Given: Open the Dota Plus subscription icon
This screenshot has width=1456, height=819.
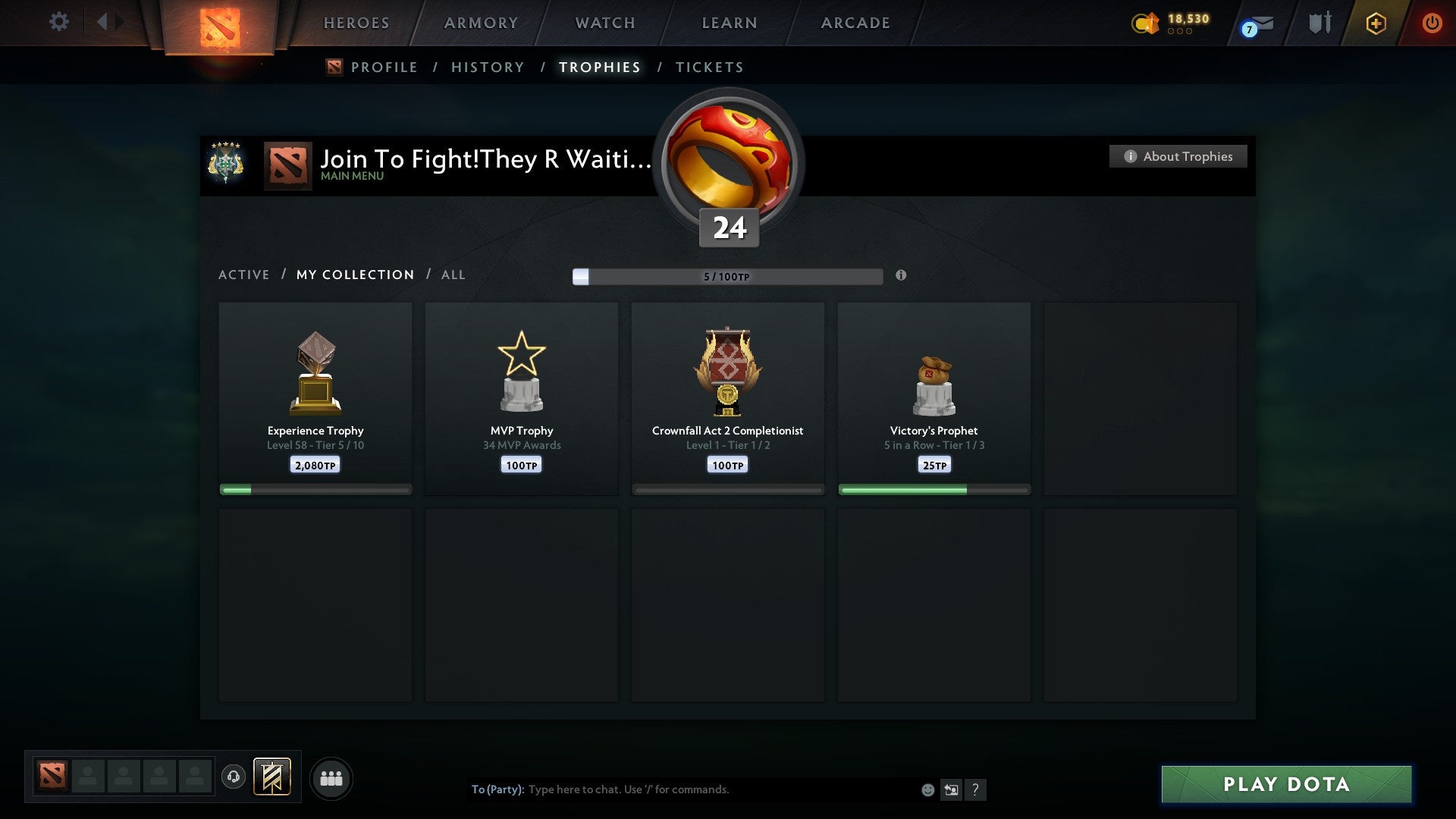Looking at the screenshot, I should [x=1376, y=23].
